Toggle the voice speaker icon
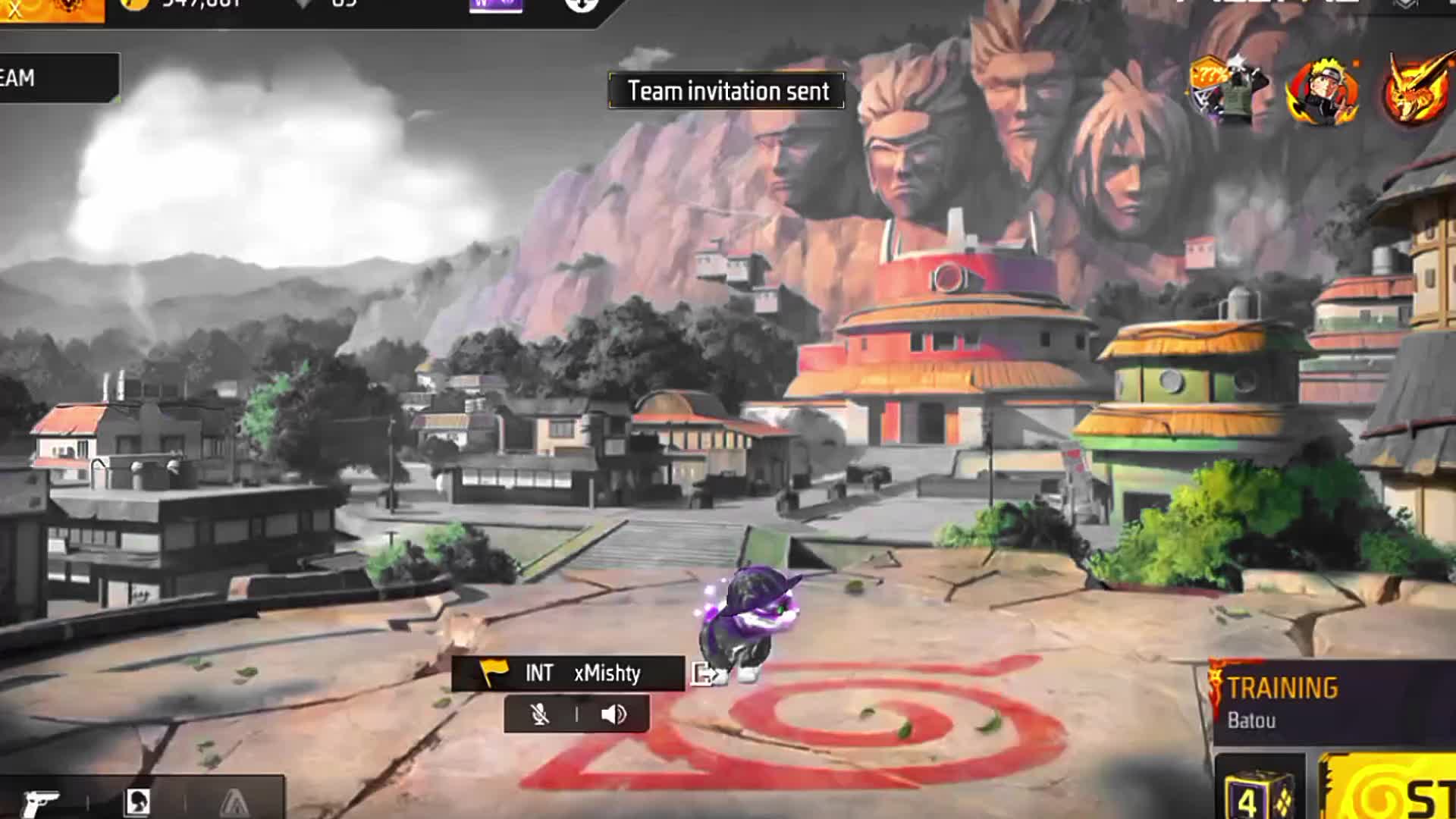 pos(613,714)
